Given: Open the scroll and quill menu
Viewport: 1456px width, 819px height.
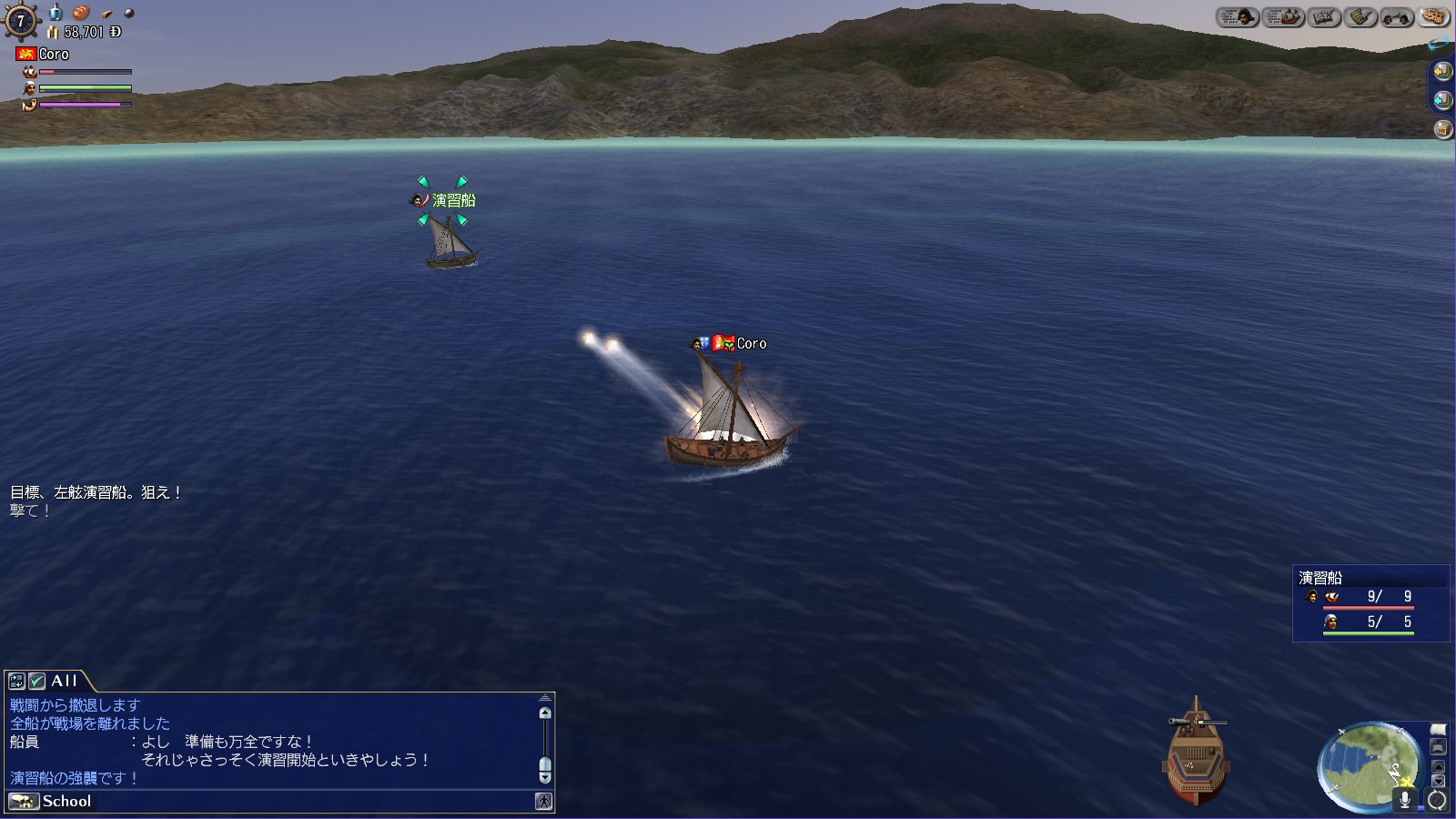Looking at the screenshot, I should (x=1361, y=17).
